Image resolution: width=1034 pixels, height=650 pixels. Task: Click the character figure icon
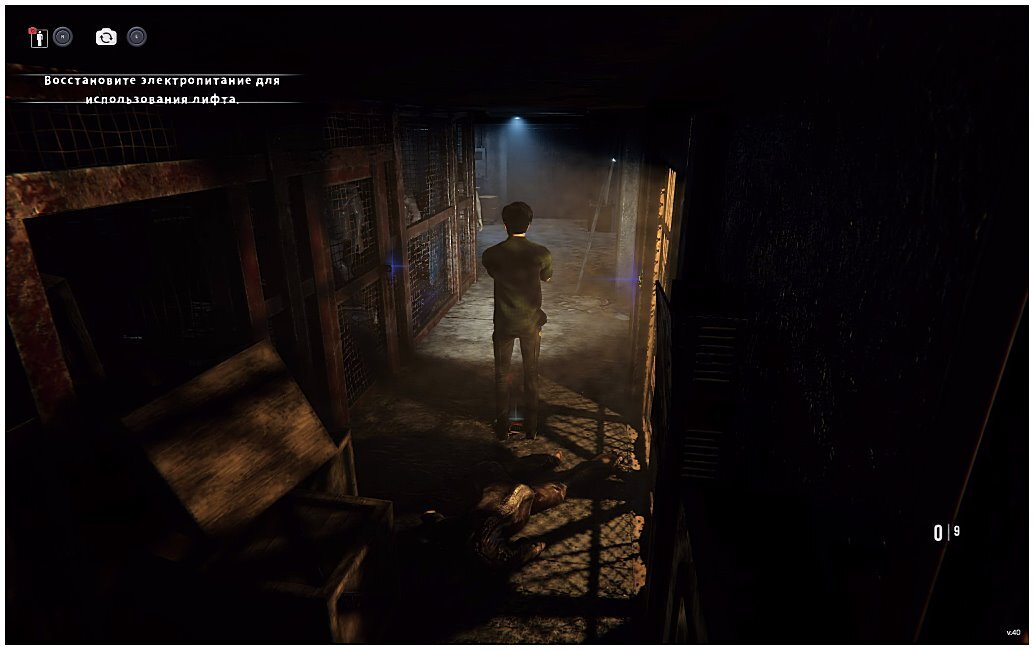click(39, 37)
